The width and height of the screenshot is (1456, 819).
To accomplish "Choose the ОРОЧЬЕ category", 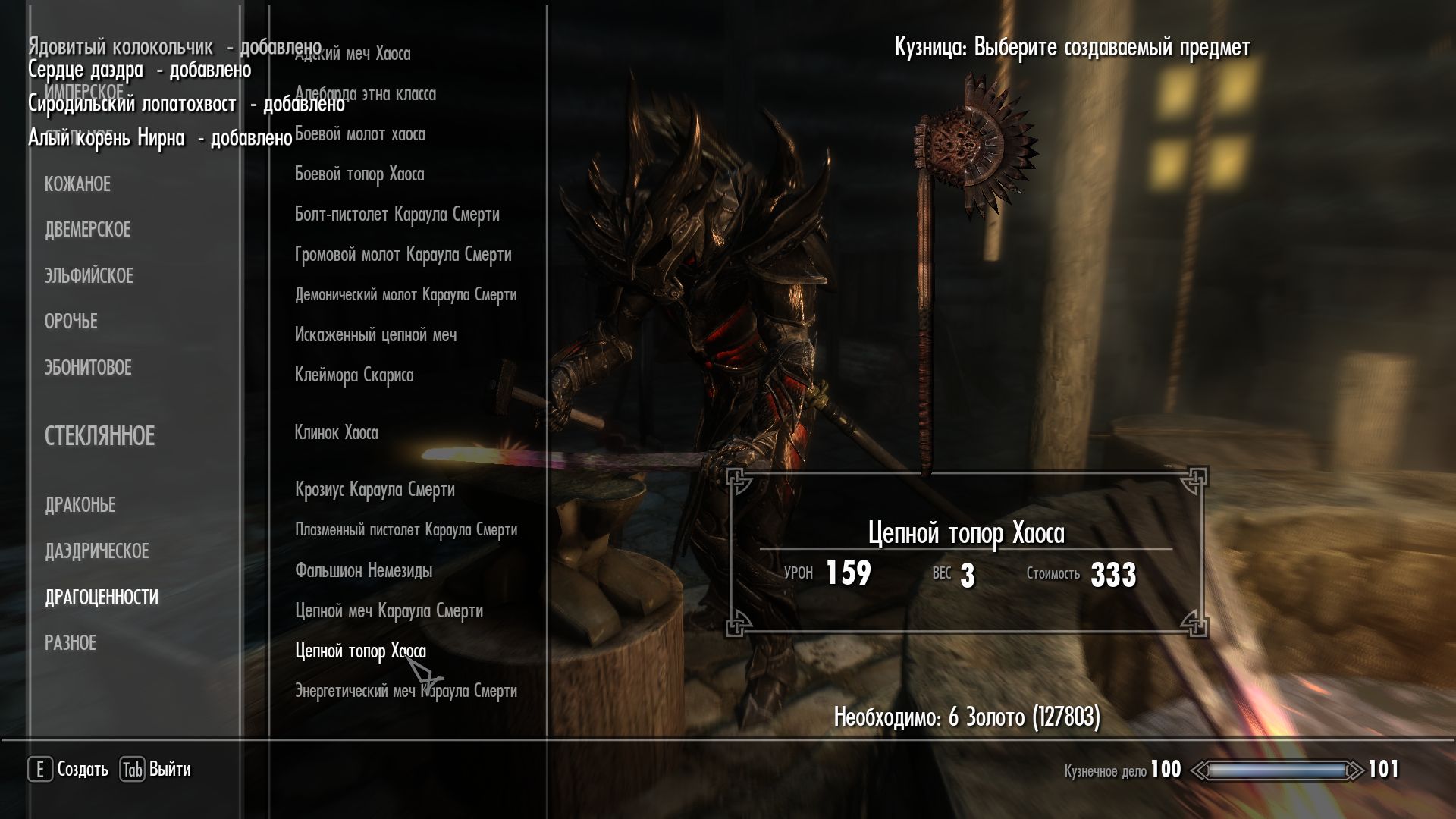I will [x=71, y=322].
